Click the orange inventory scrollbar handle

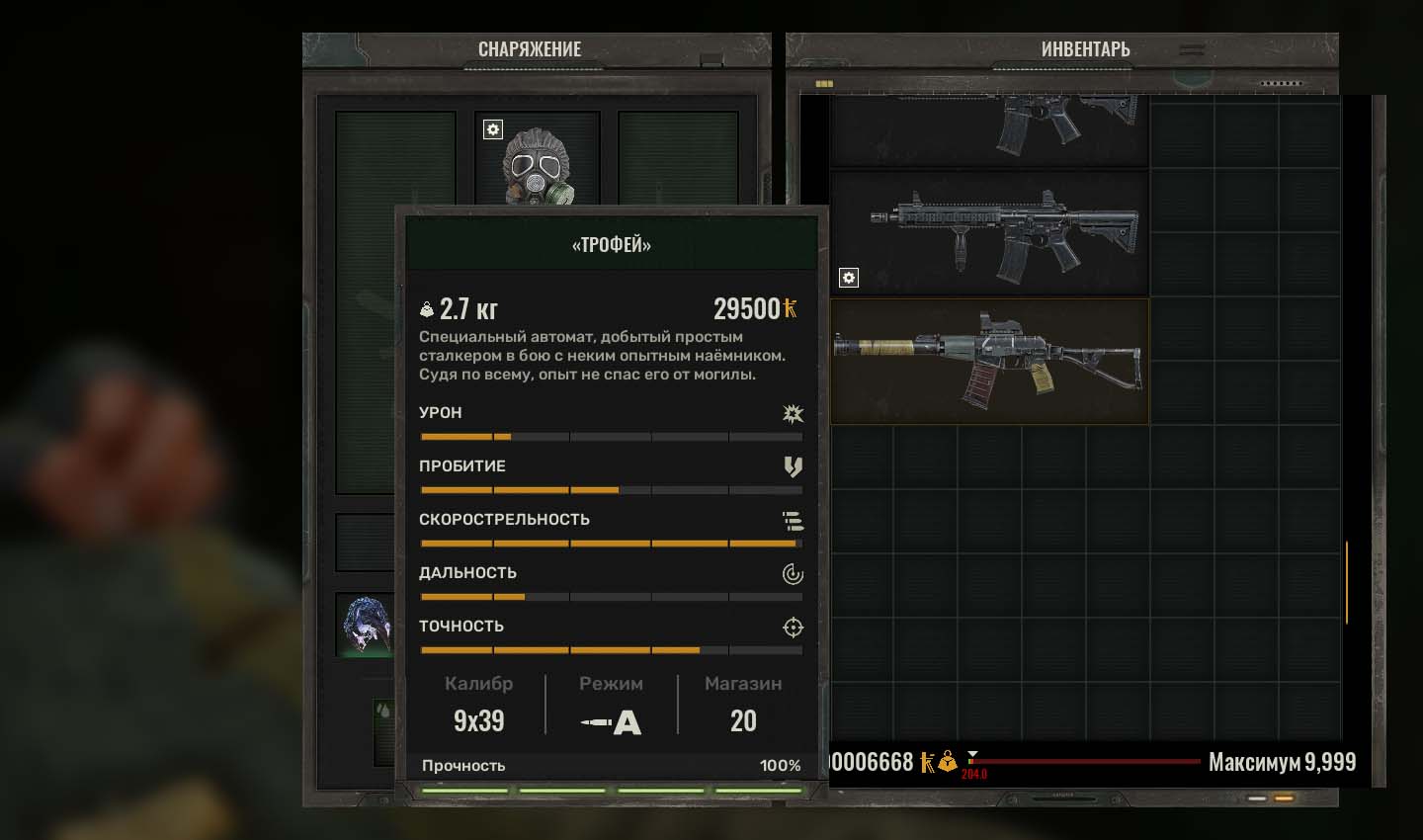(1346, 582)
